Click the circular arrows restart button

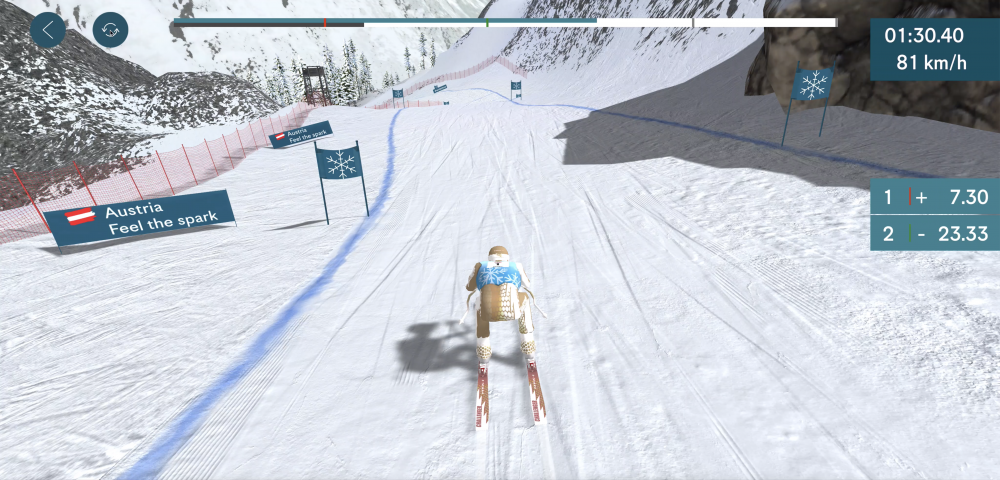110,30
